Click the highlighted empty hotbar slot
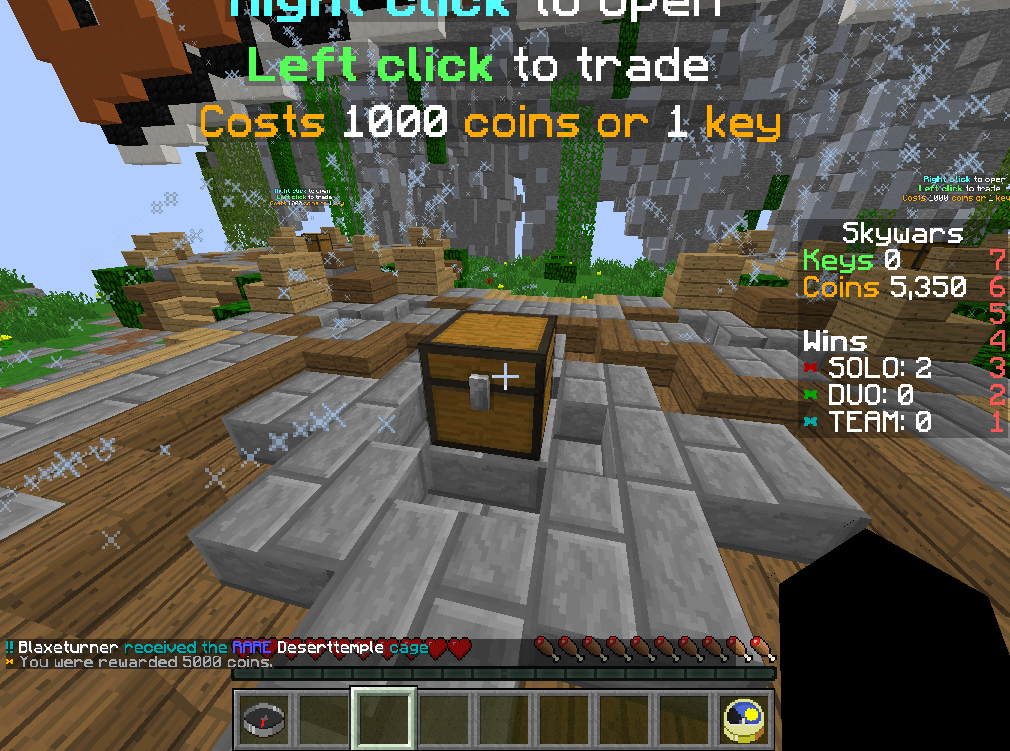 tap(383, 717)
